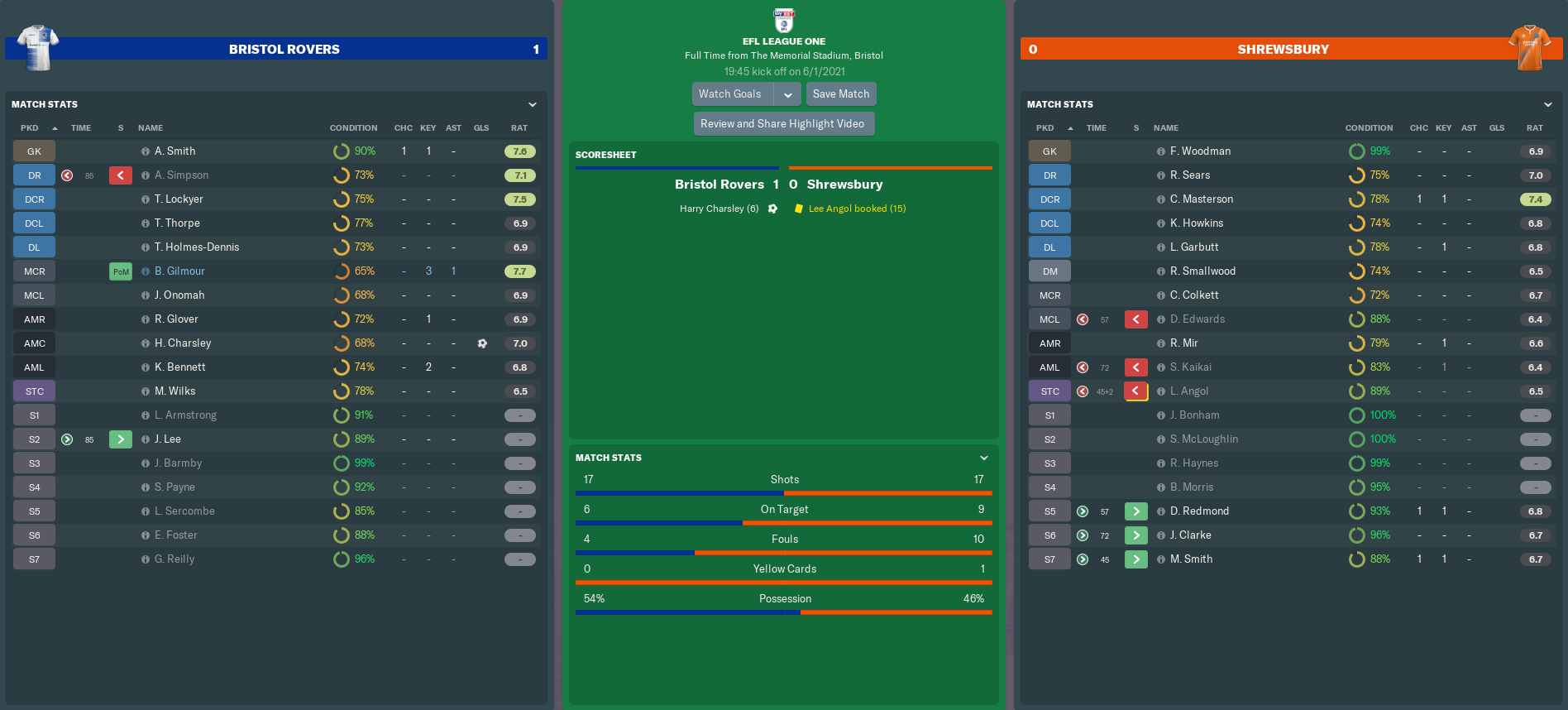Save the match

(x=840, y=94)
